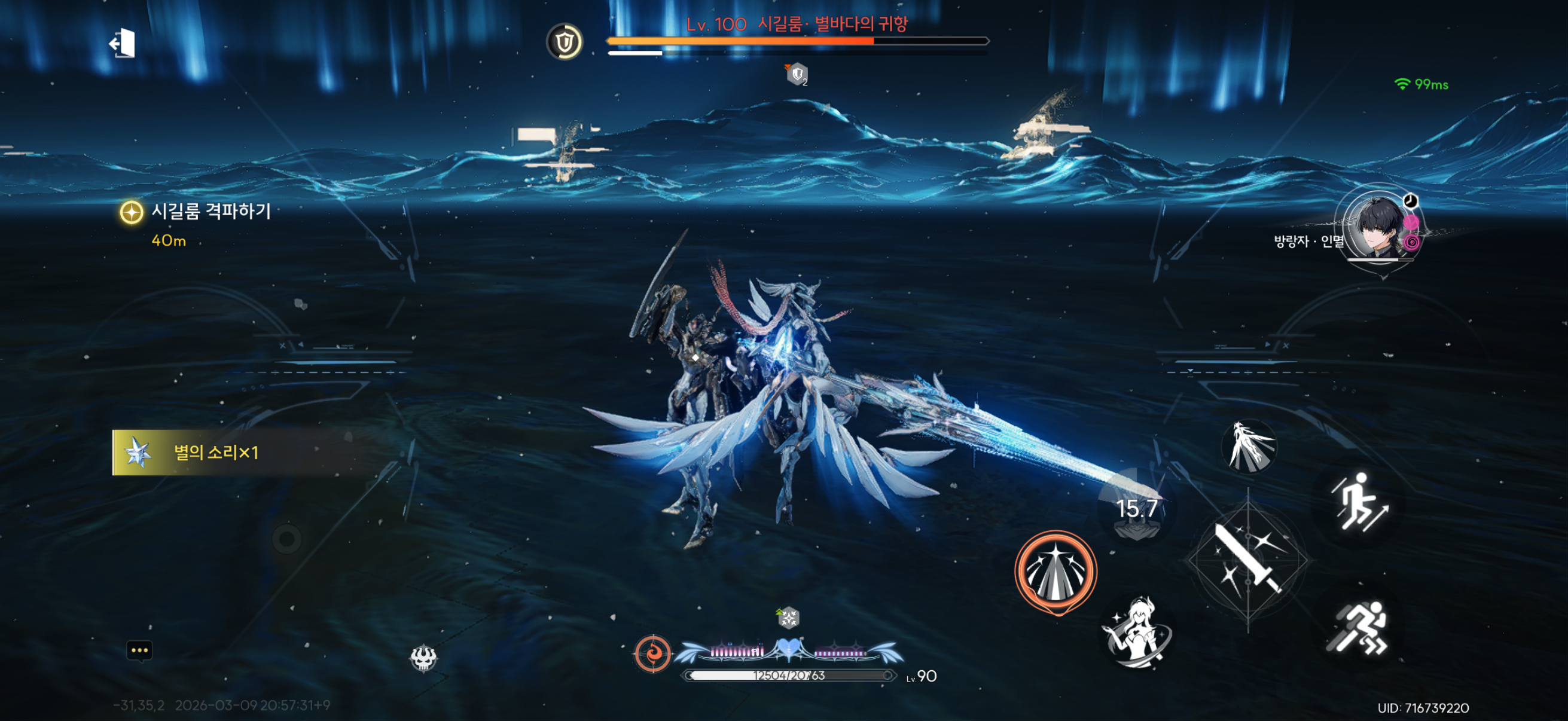This screenshot has width=1568, height=721.
Task: Use the female figure liberation skill
Action: [x=1136, y=631]
